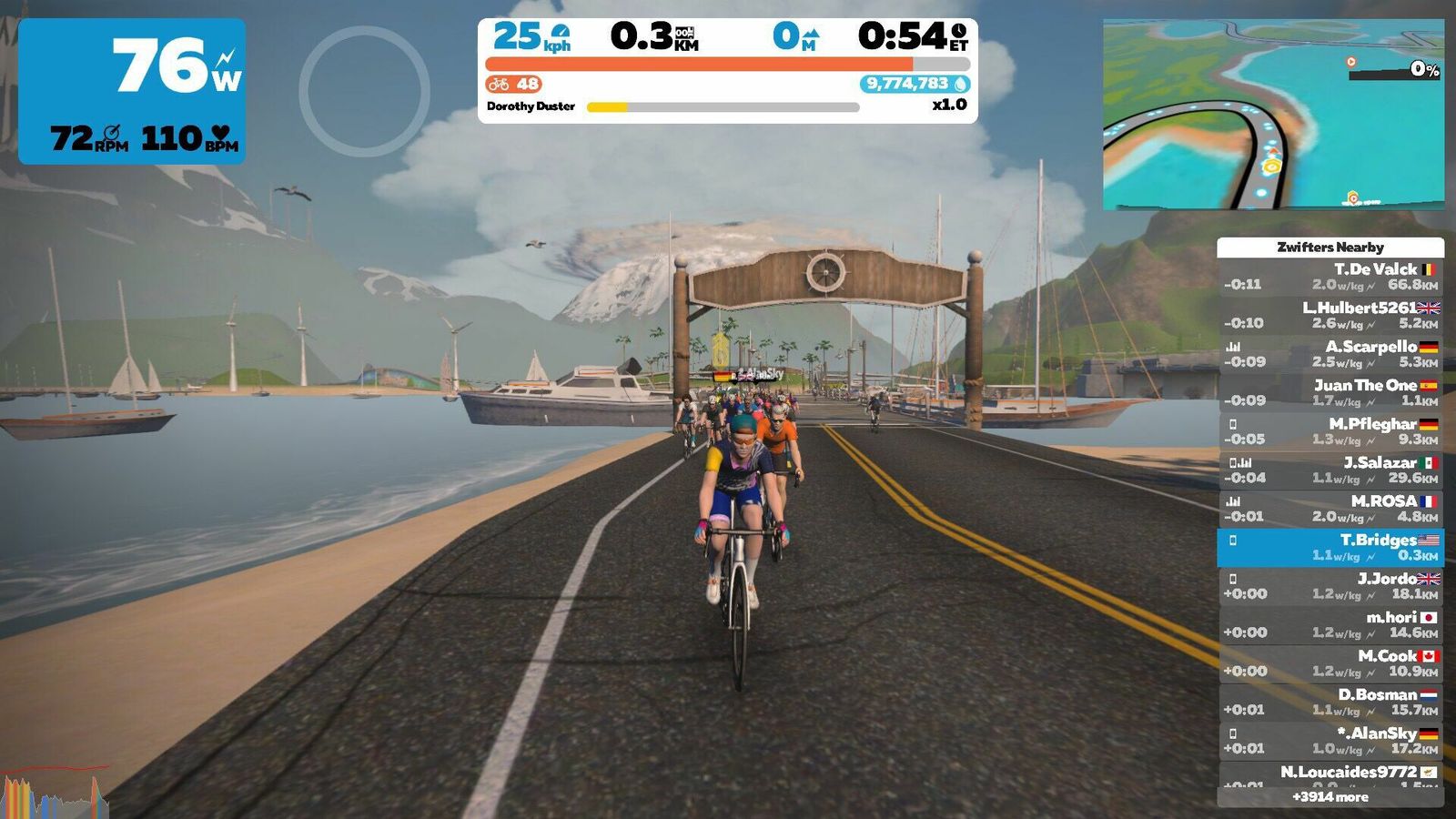Select A.Scarpello in the nearby riders
The height and width of the screenshot is (819, 1456).
(x=1330, y=354)
